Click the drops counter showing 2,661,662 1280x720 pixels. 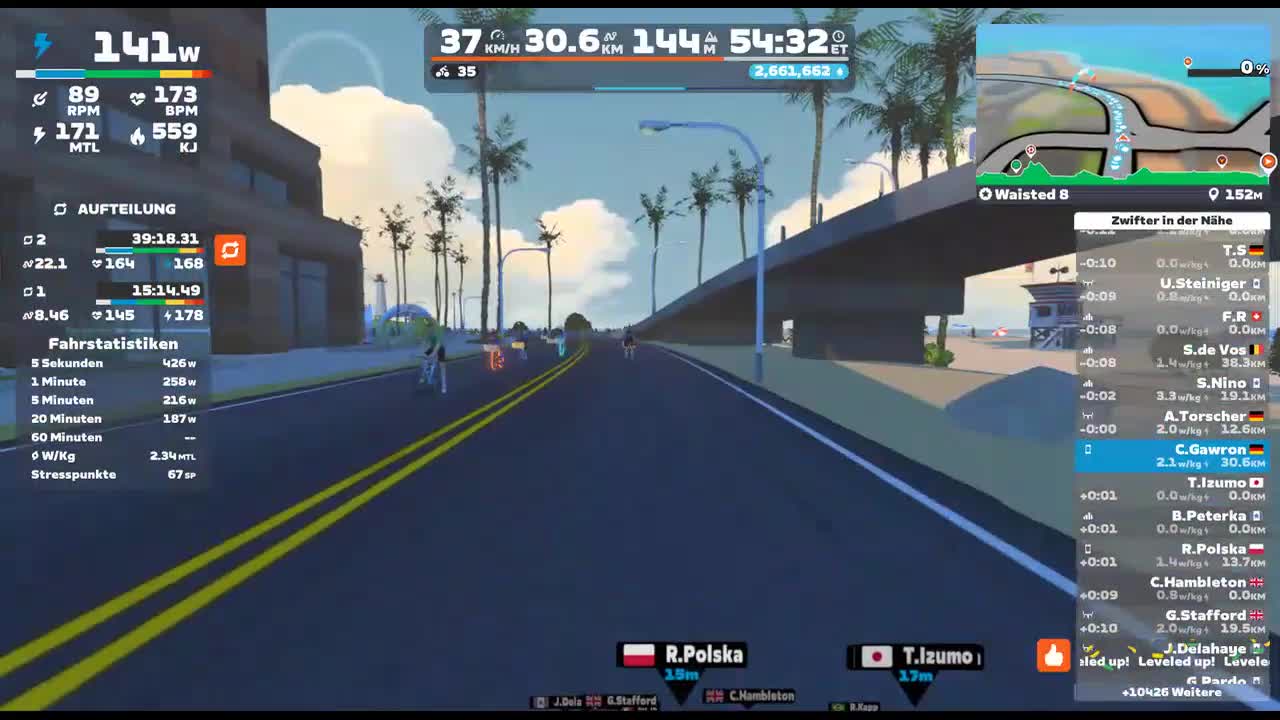[x=795, y=71]
